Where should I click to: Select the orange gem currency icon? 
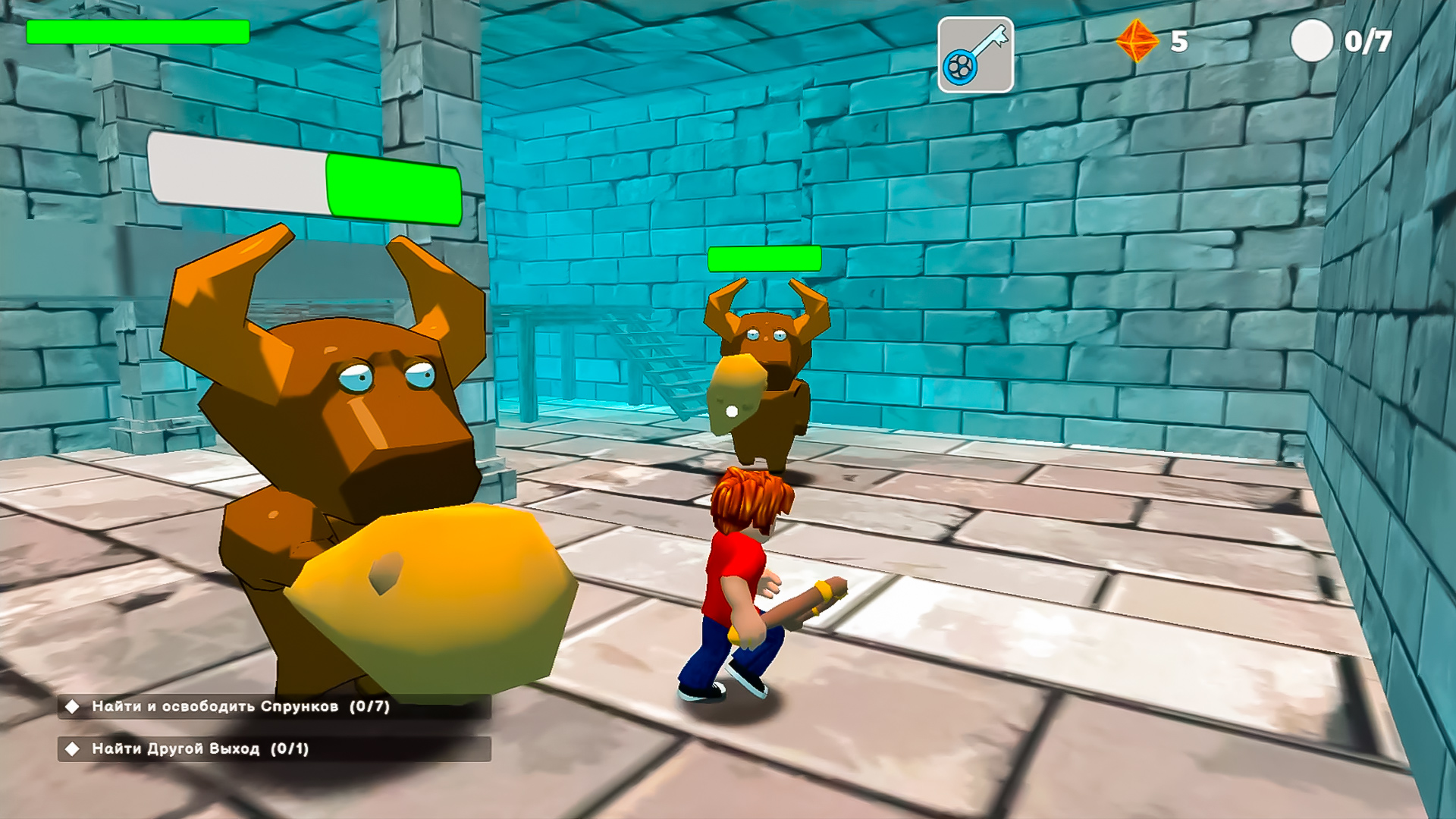point(1136,40)
